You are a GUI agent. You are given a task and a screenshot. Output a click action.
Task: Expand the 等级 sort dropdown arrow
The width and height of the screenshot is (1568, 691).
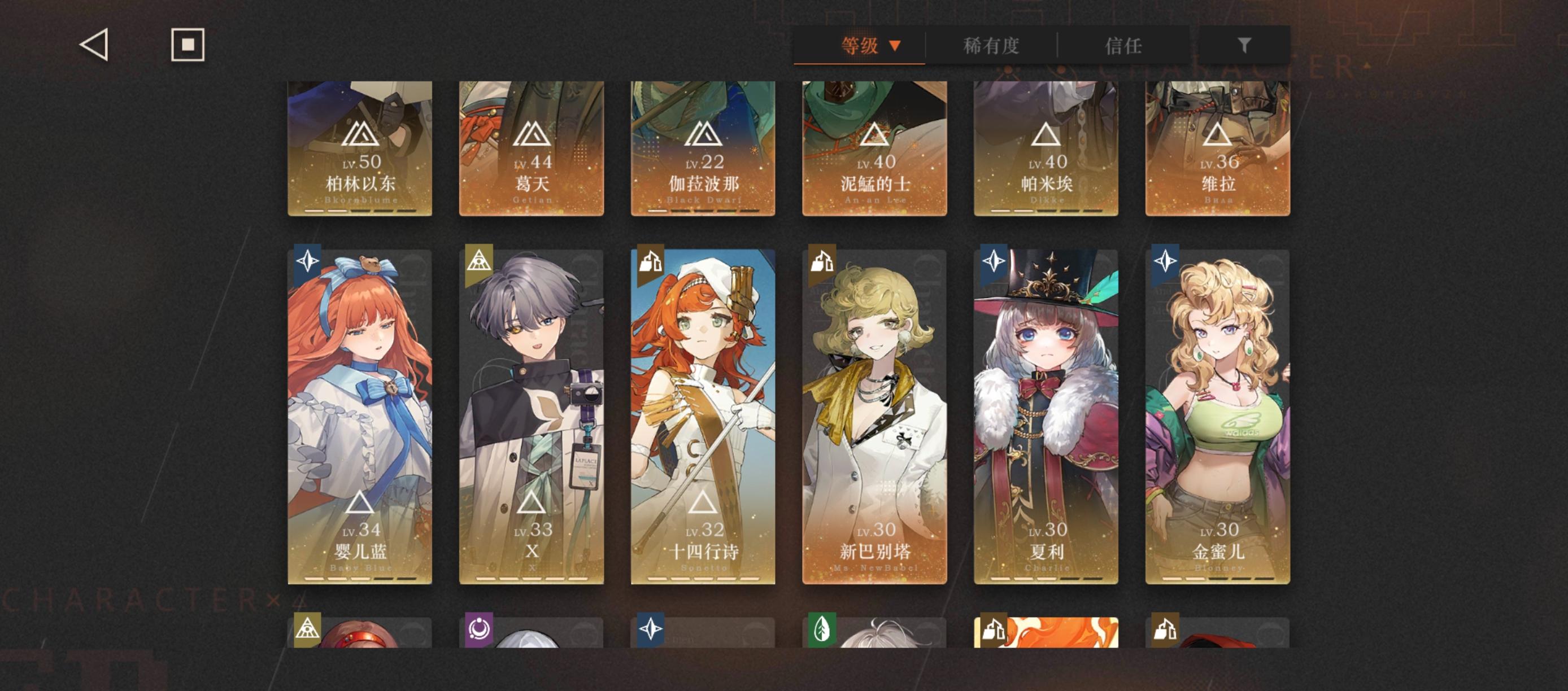tap(895, 45)
